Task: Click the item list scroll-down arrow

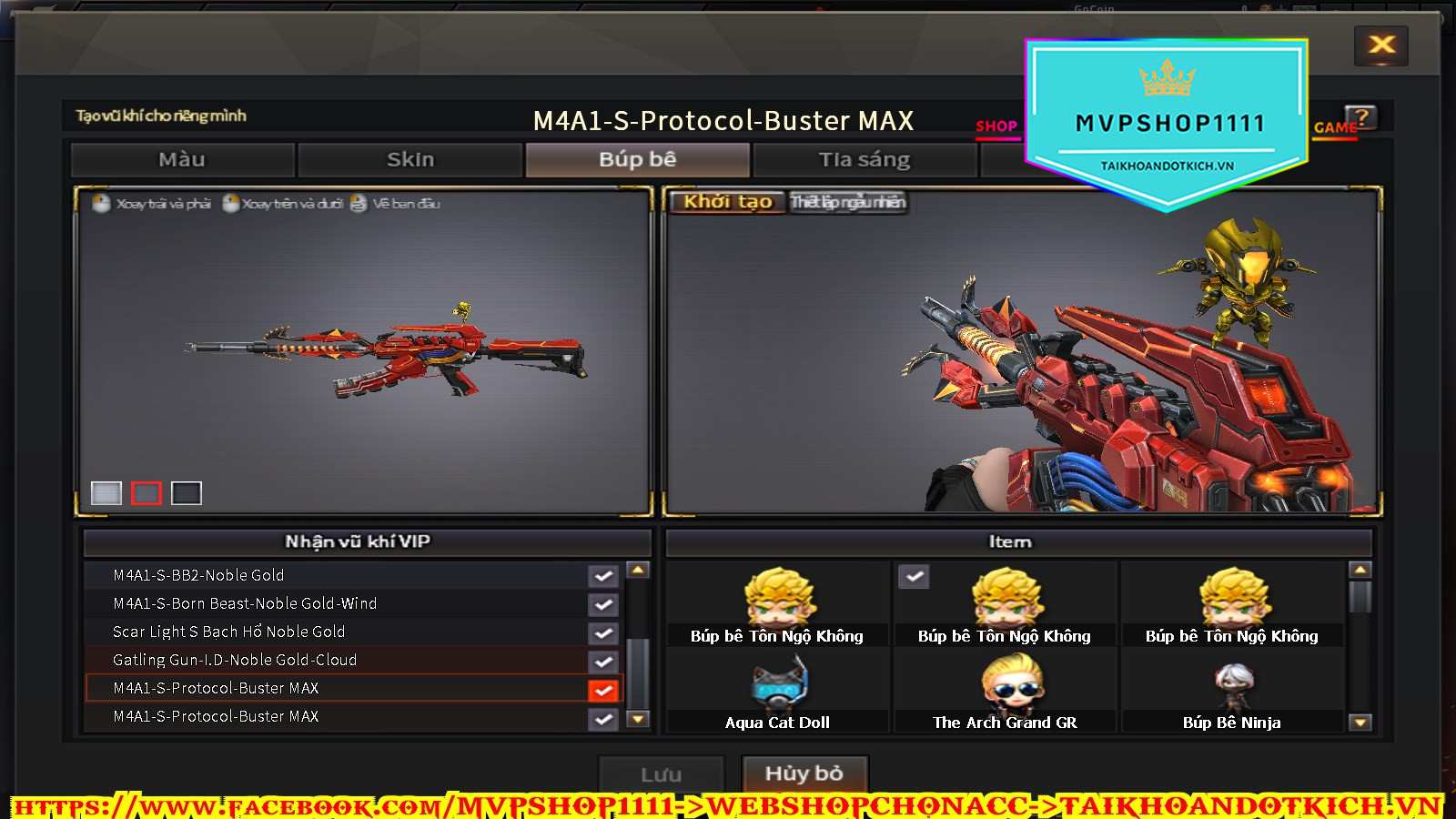Action: [1360, 723]
